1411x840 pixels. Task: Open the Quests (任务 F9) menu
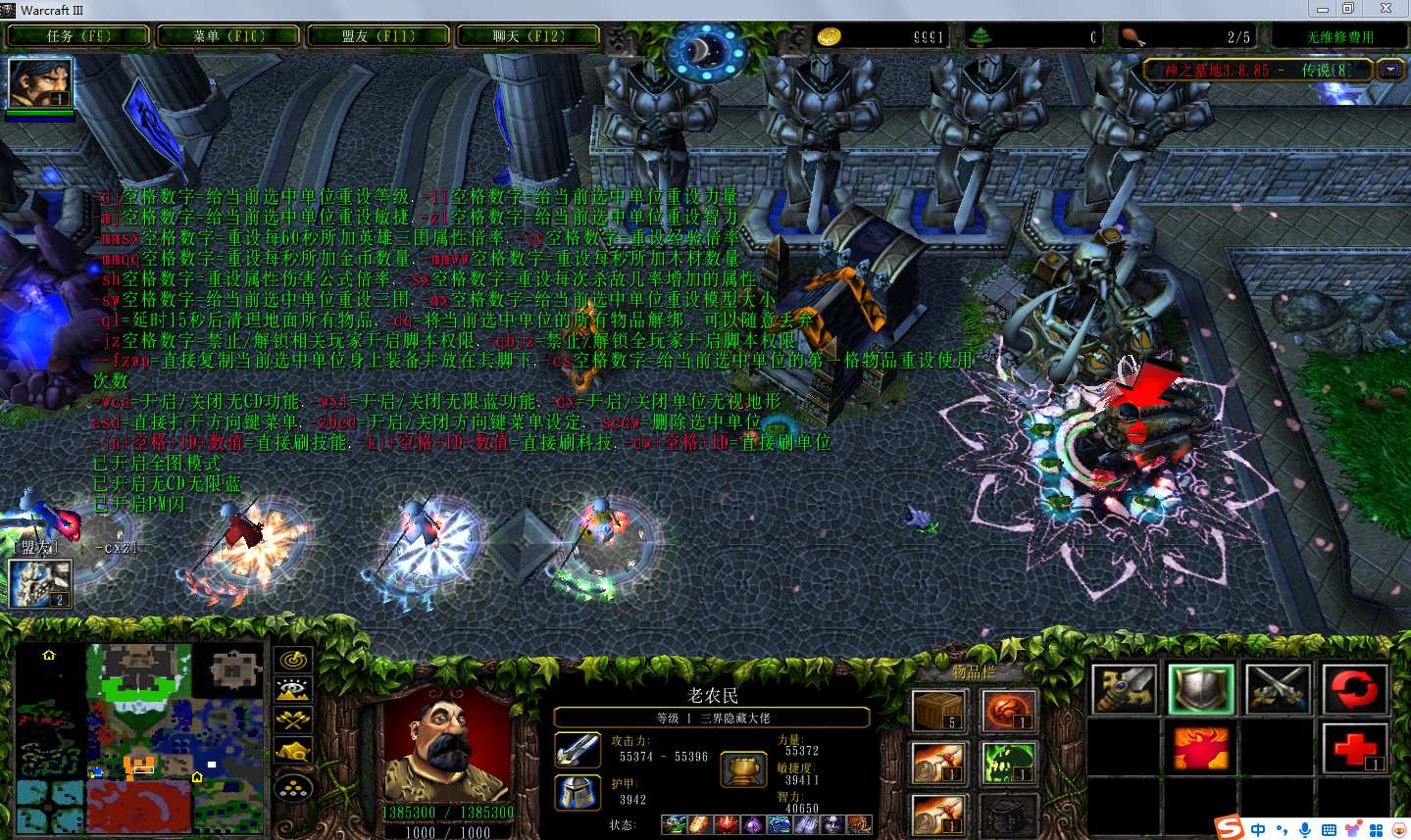tap(78, 36)
